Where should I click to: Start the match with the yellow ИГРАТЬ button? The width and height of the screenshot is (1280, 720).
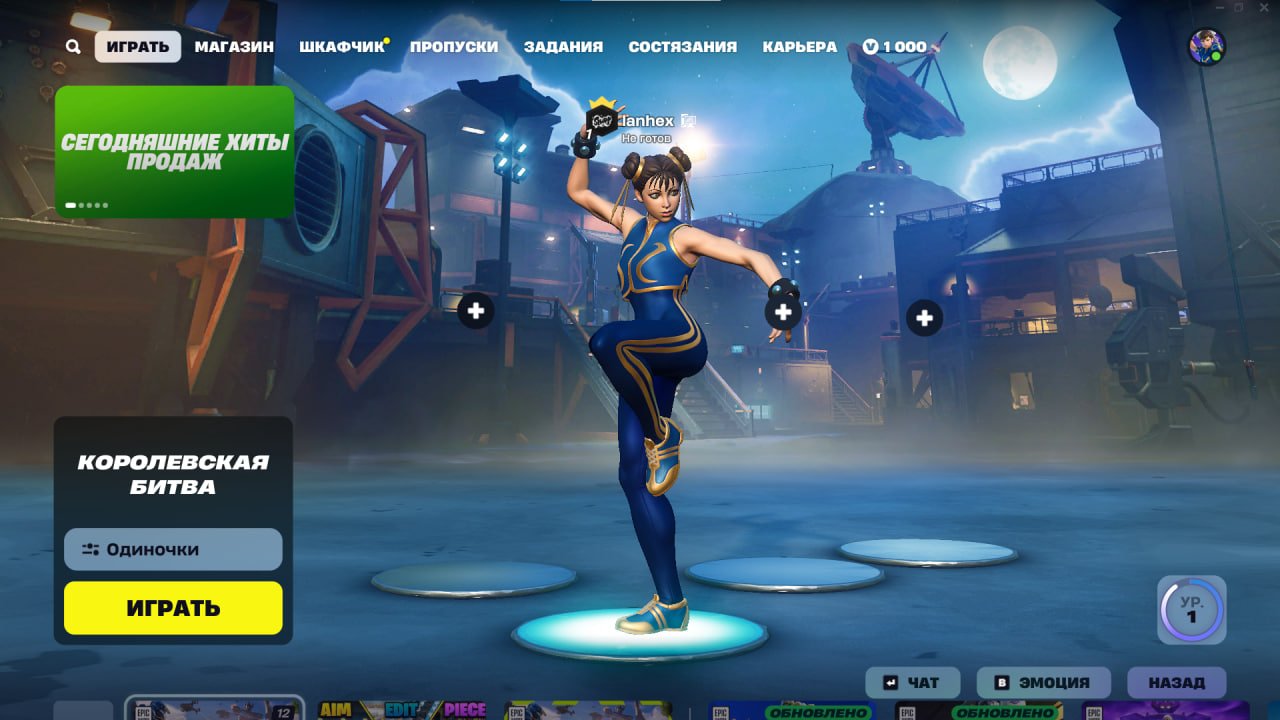pyautogui.click(x=173, y=608)
